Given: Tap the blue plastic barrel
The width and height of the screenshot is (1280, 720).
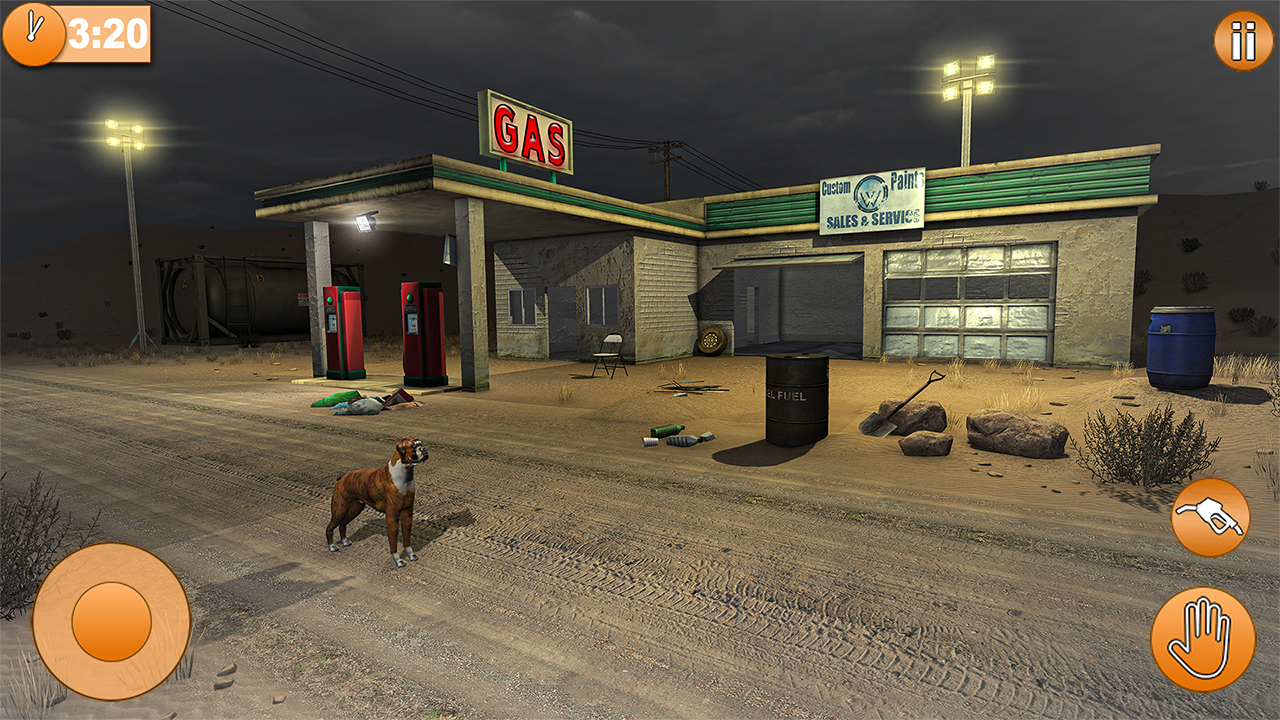Looking at the screenshot, I should point(1181,345).
